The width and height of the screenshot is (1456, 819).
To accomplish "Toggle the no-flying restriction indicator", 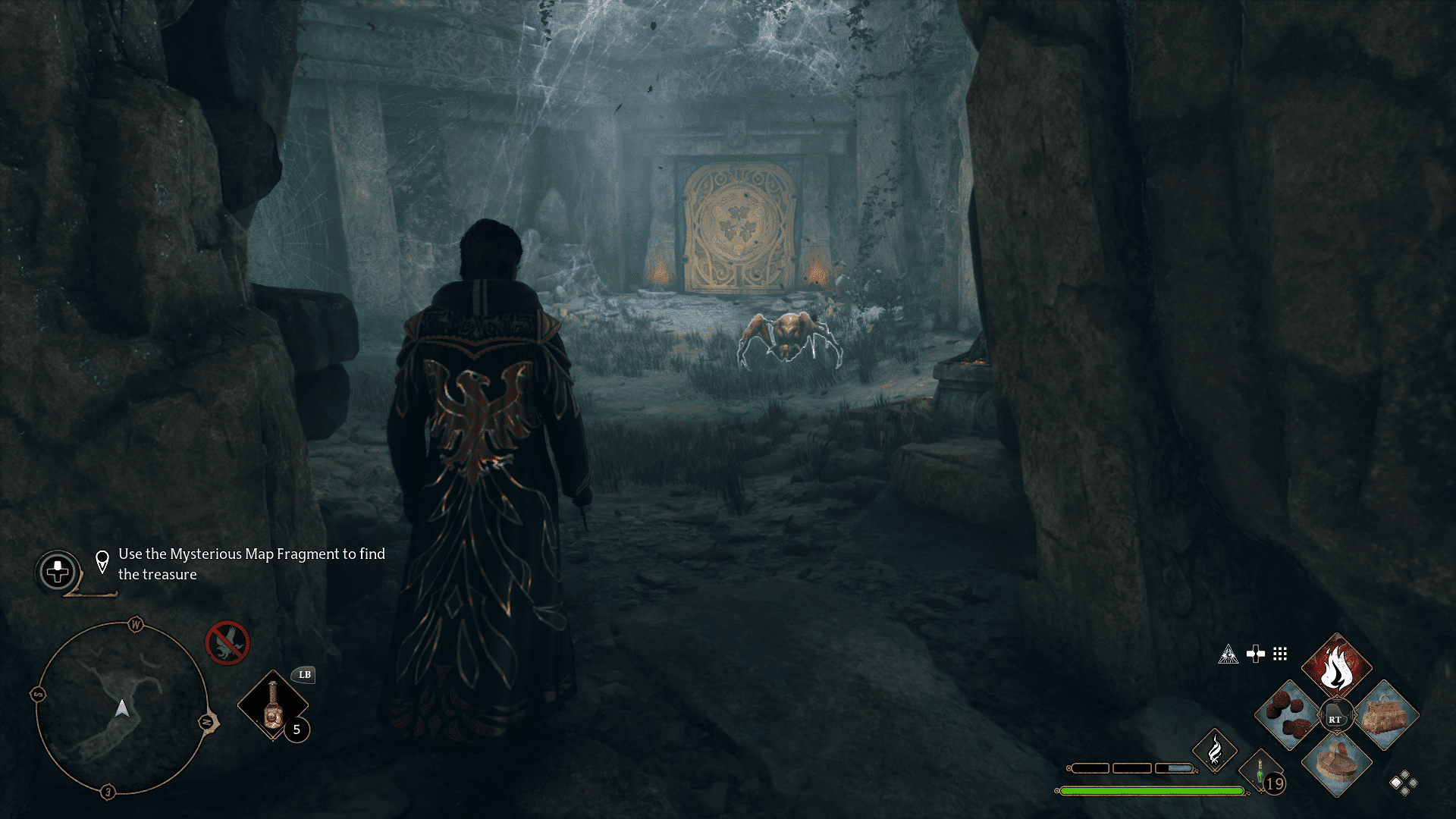I will pos(227,645).
